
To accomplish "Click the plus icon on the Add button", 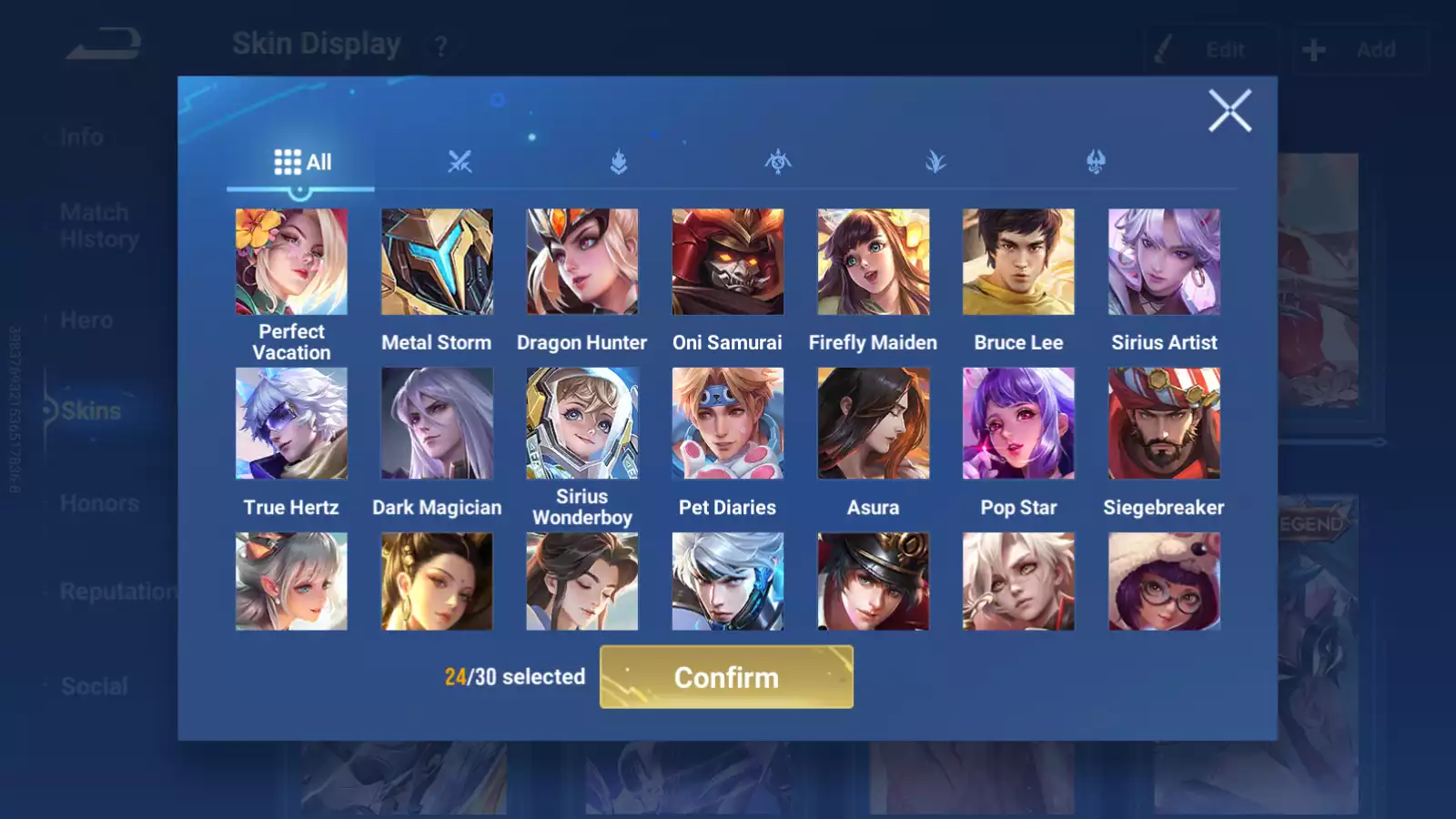I will (1313, 49).
